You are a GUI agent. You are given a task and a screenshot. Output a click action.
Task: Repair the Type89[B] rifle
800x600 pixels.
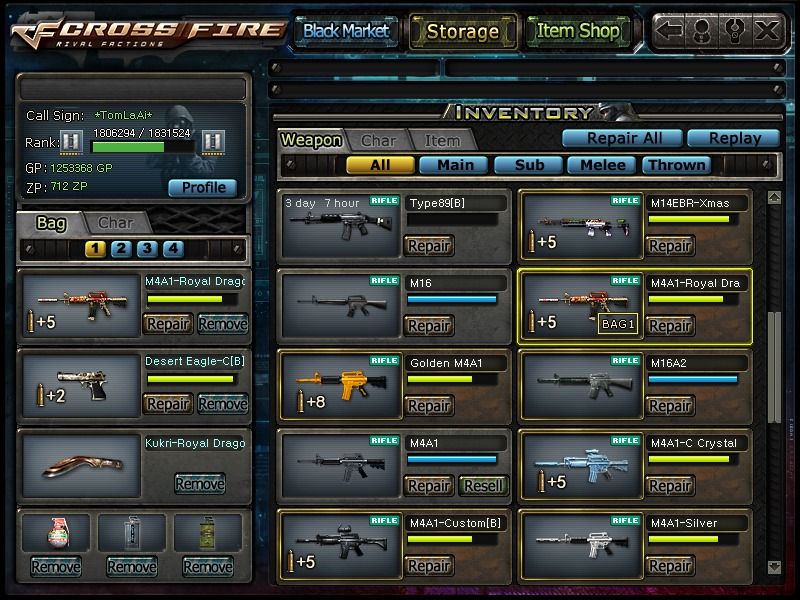tap(428, 246)
